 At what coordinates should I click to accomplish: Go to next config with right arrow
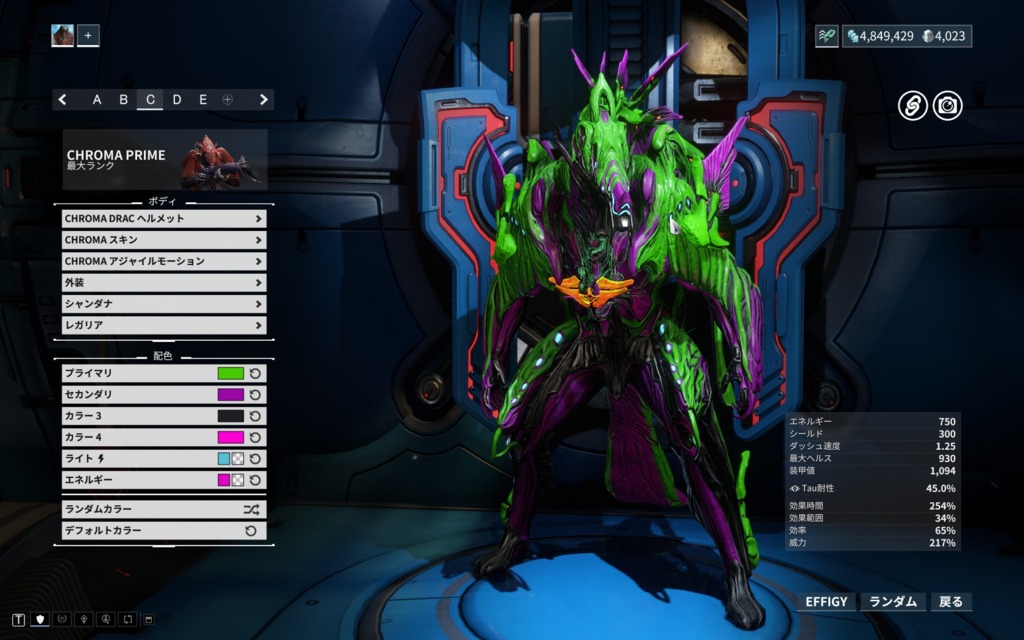(x=264, y=99)
